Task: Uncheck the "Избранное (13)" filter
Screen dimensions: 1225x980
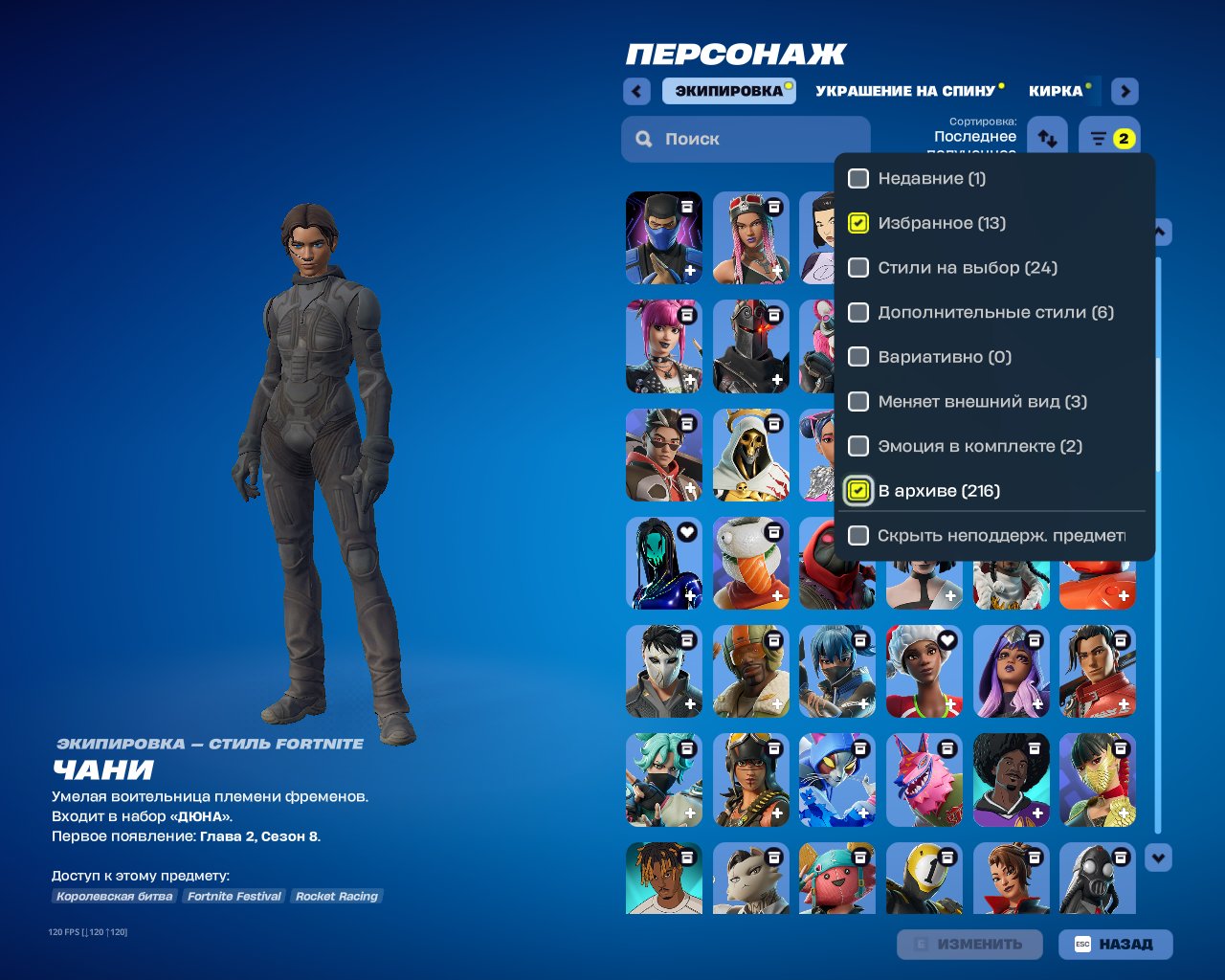Action: coord(858,223)
